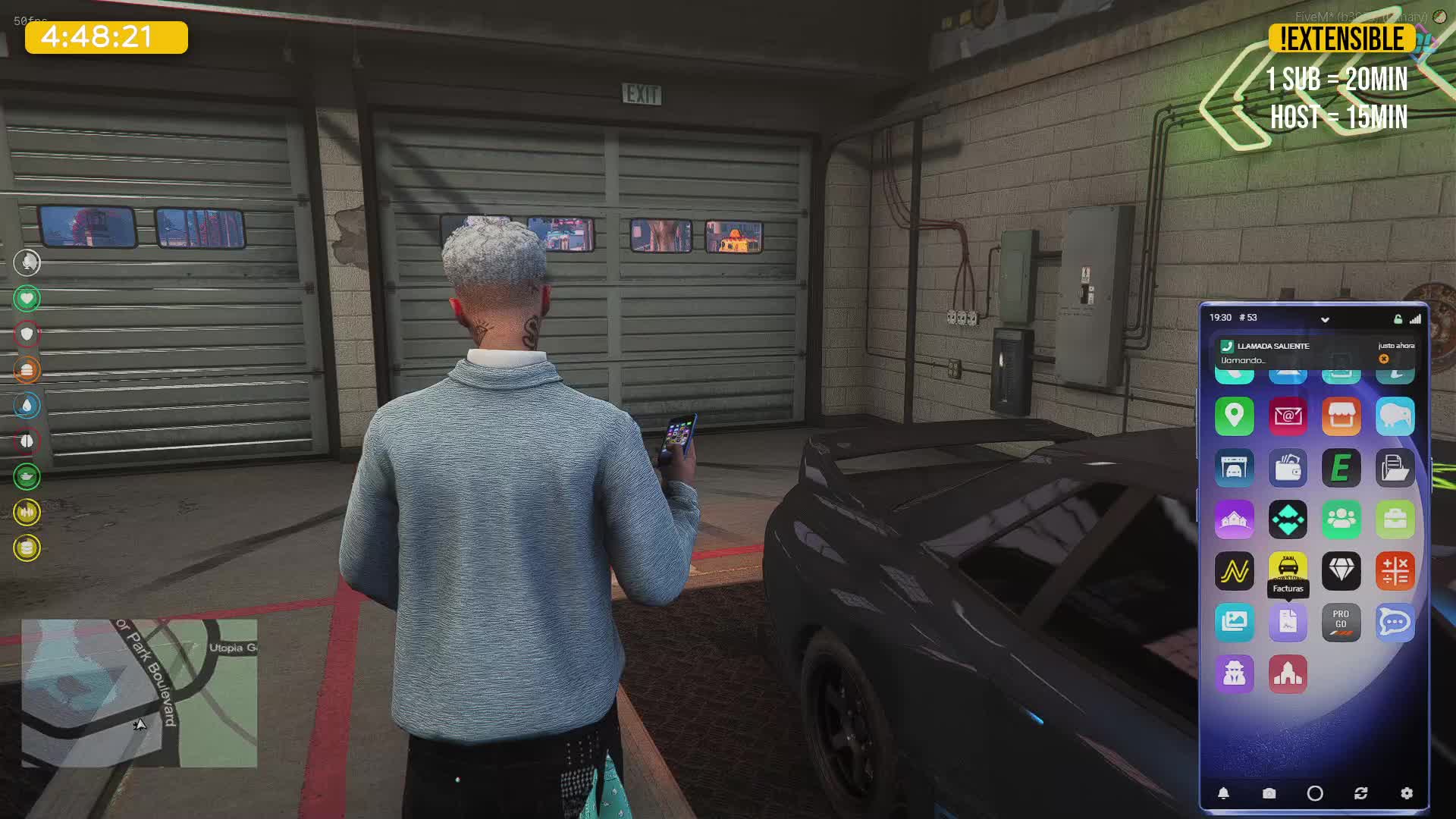Open the green briefcase jobs app

pos(1395,519)
